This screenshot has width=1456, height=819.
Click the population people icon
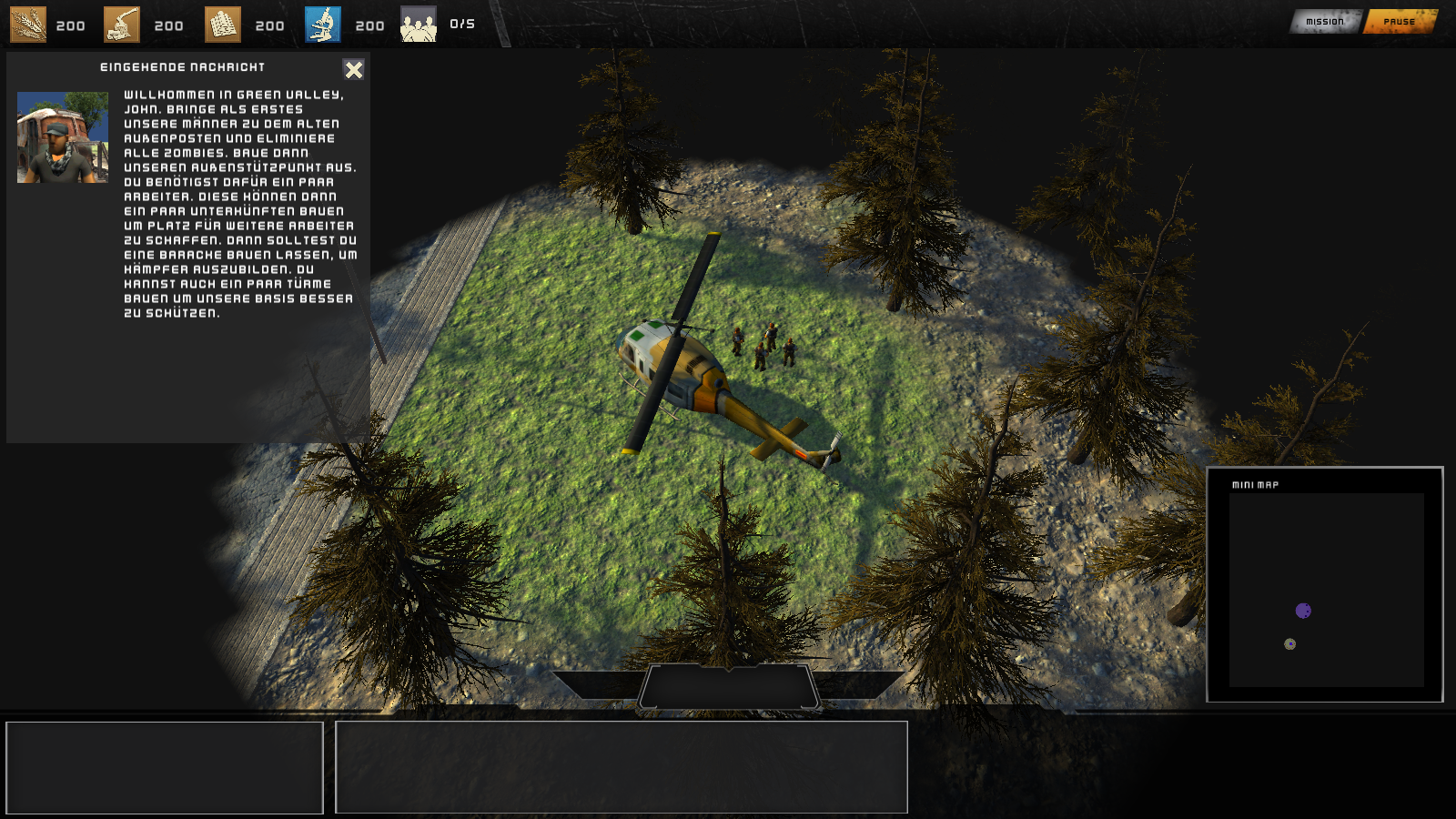click(419, 25)
